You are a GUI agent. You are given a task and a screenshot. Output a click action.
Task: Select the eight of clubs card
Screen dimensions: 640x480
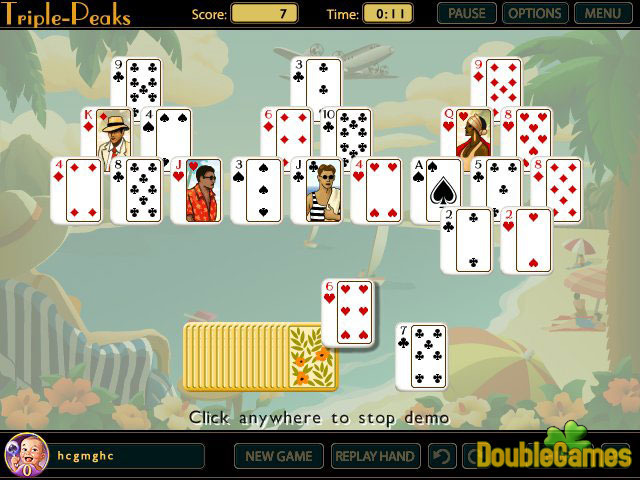136,190
